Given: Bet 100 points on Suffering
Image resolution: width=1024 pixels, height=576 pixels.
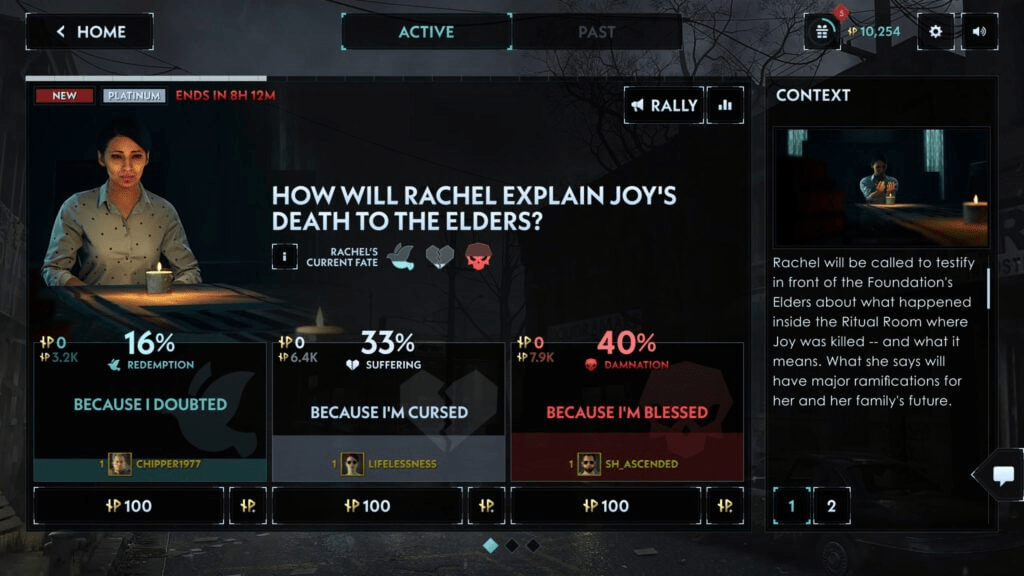Looking at the screenshot, I should (368, 506).
